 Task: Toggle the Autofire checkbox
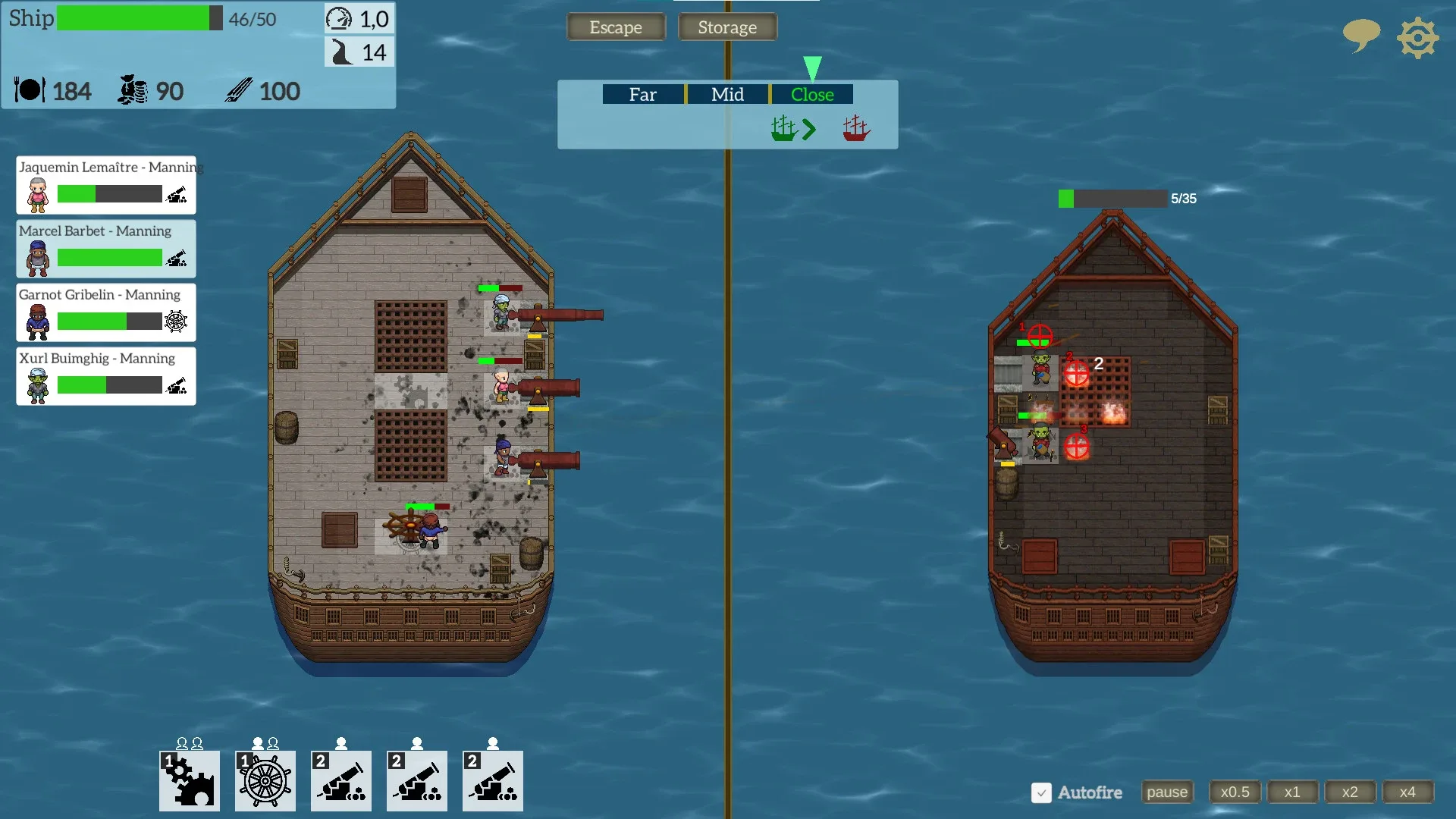tap(1041, 792)
